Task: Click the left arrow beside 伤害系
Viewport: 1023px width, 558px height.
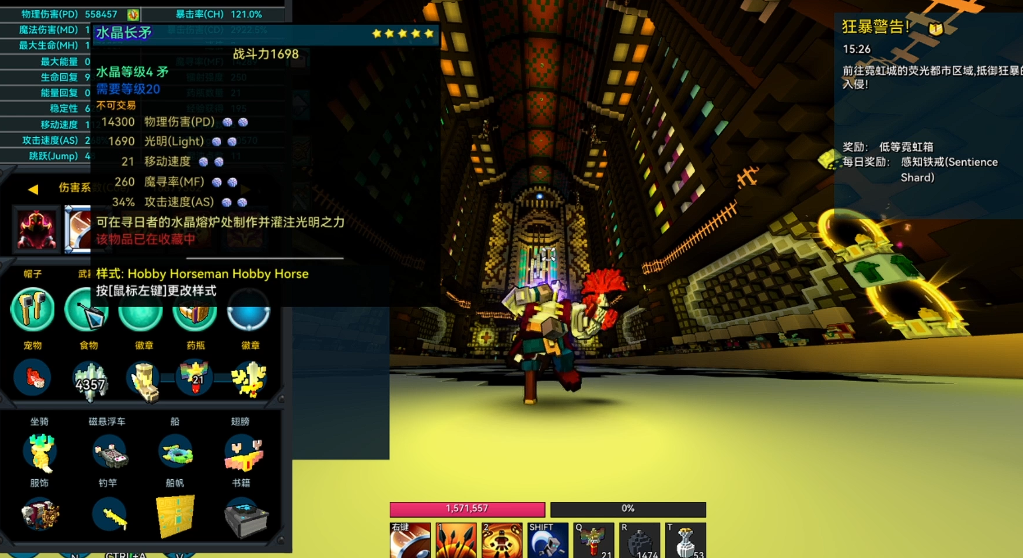Action: pos(33,188)
